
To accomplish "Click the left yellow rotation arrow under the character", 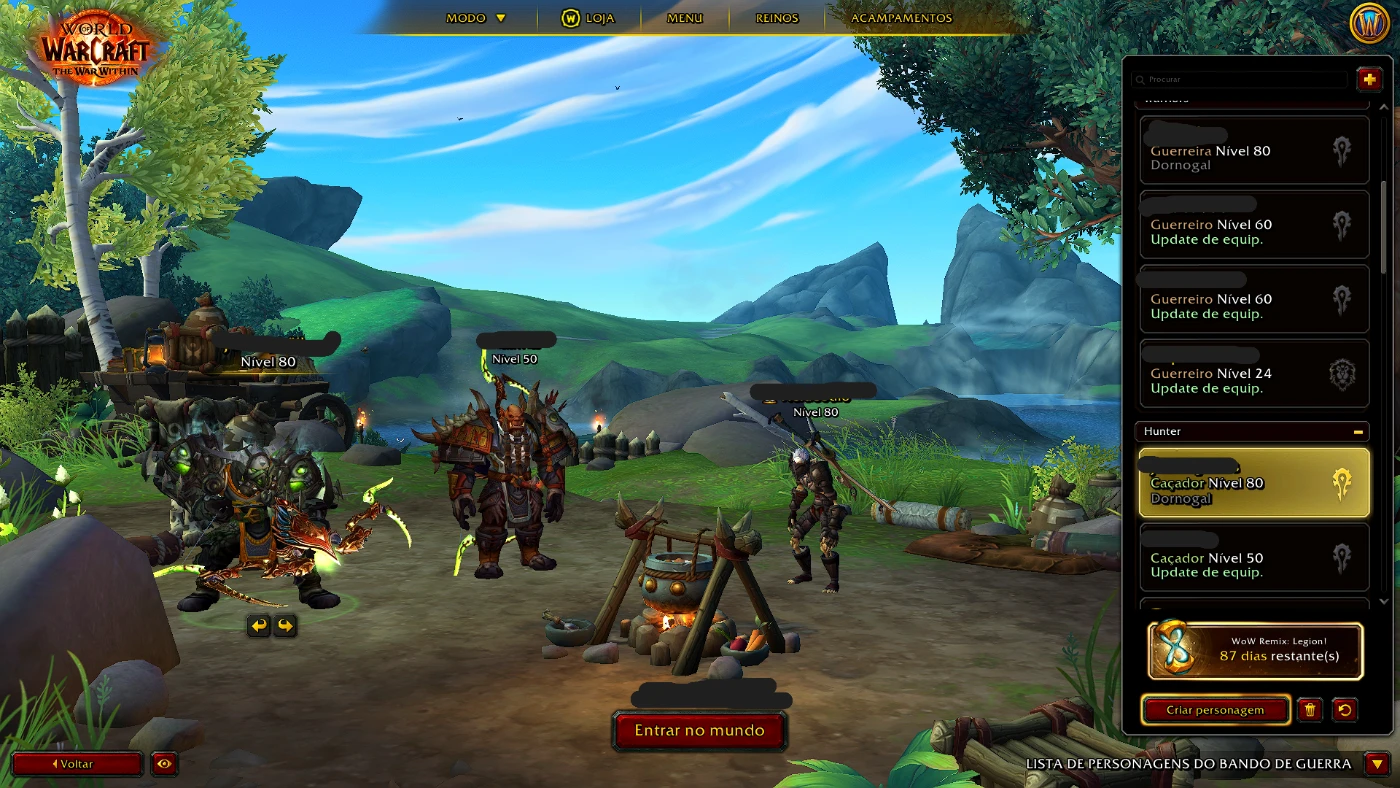I will pyautogui.click(x=258, y=625).
